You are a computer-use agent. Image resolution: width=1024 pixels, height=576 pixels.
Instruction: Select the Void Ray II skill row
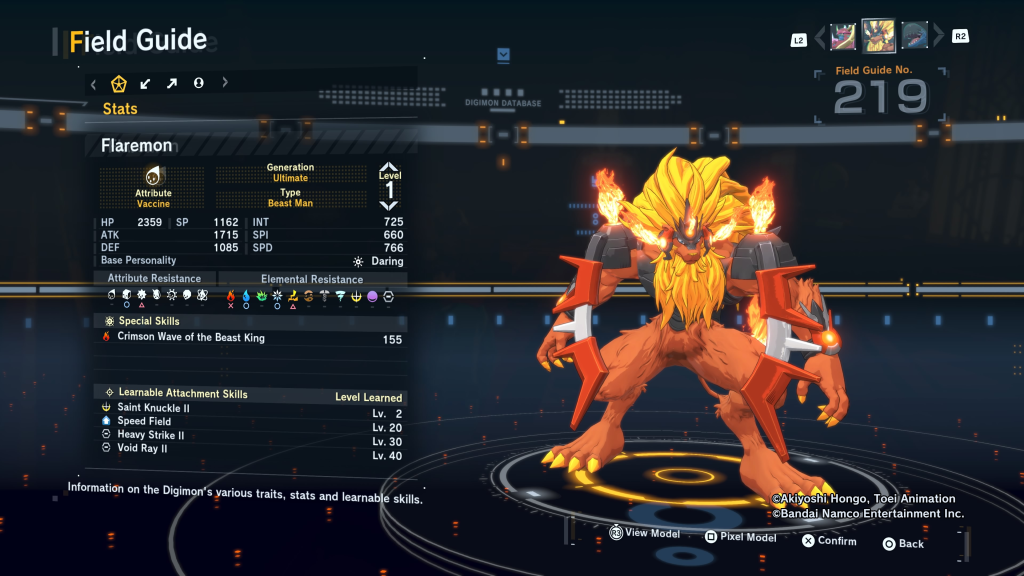[250, 450]
